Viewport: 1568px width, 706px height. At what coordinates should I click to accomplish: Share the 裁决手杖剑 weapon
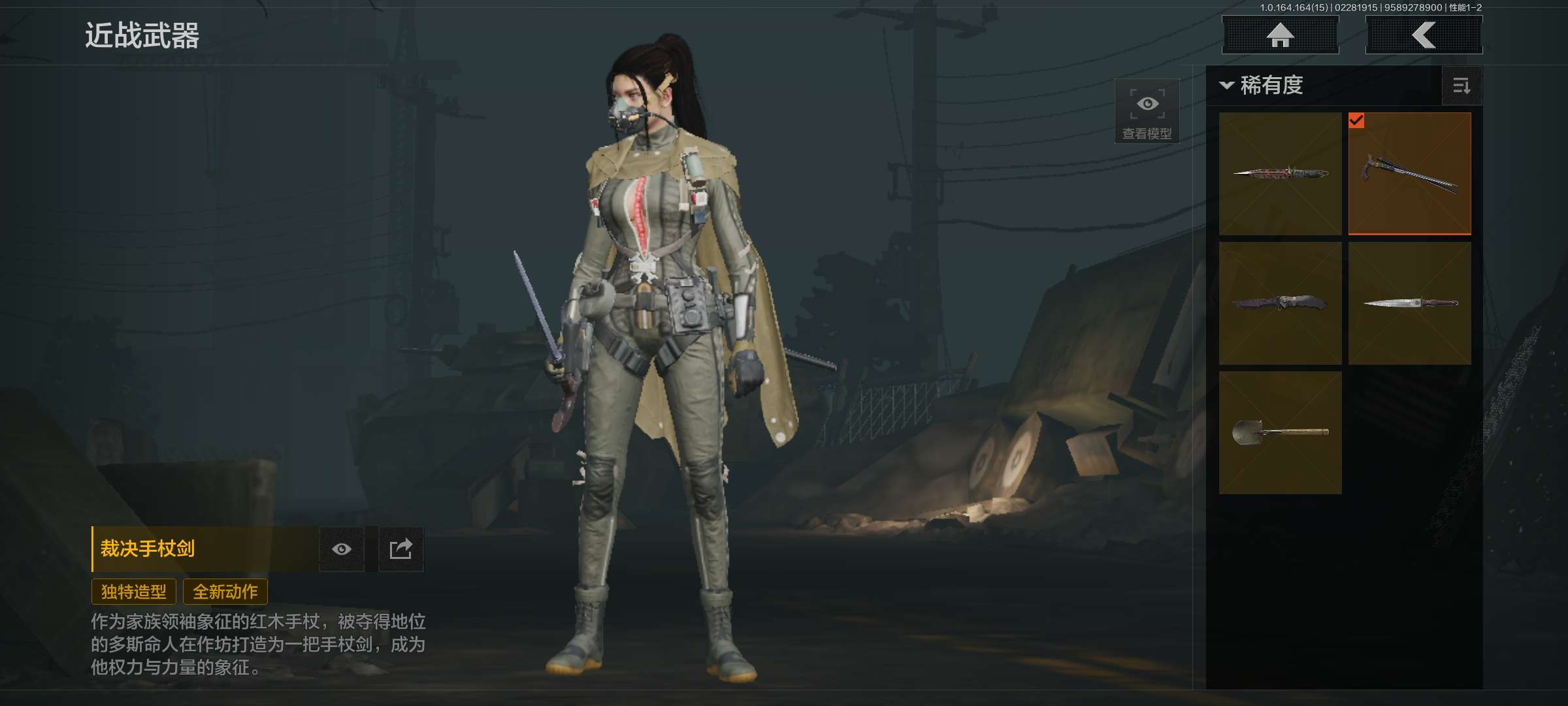(400, 549)
